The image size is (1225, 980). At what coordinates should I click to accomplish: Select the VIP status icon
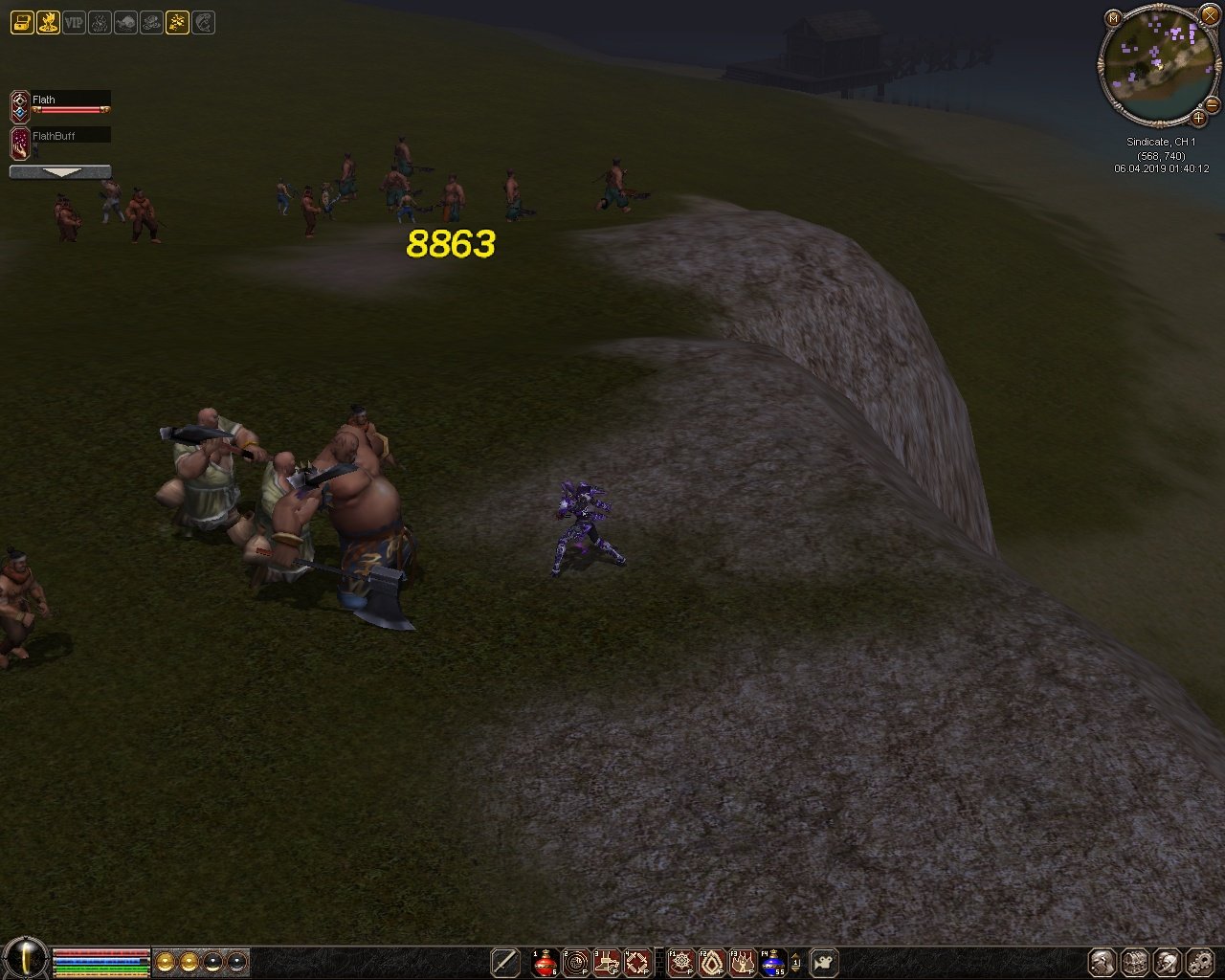pos(74,22)
